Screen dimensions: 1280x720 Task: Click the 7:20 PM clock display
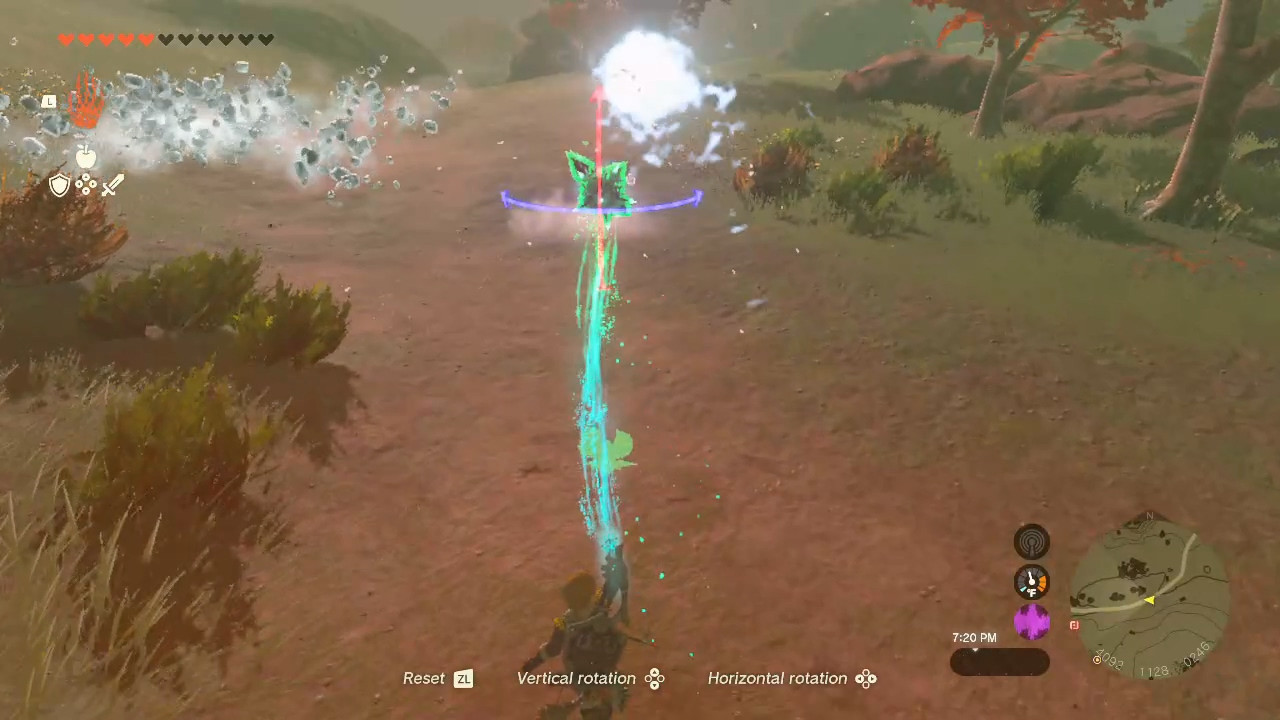(973, 637)
